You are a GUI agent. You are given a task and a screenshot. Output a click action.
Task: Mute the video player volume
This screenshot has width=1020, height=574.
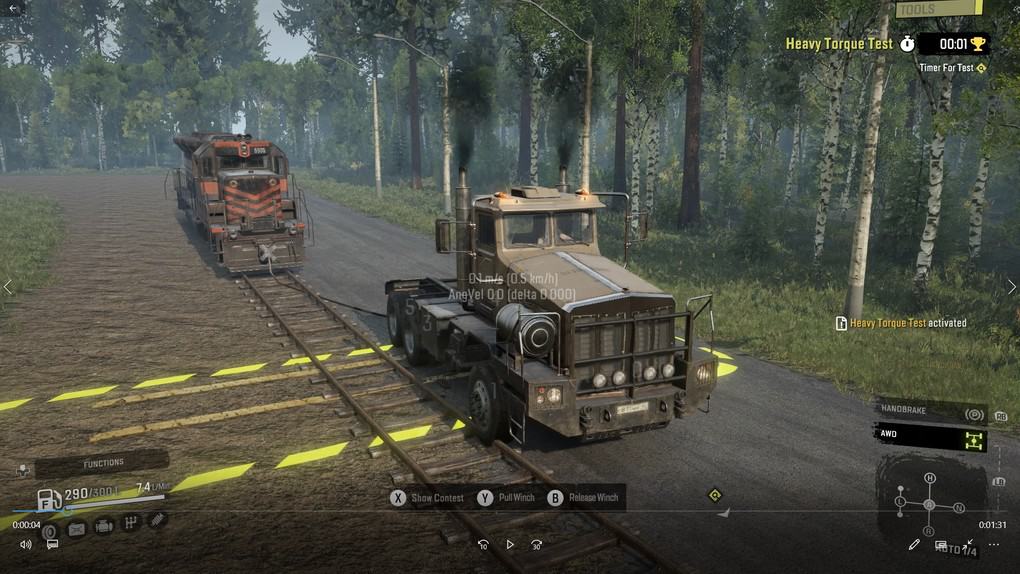26,545
